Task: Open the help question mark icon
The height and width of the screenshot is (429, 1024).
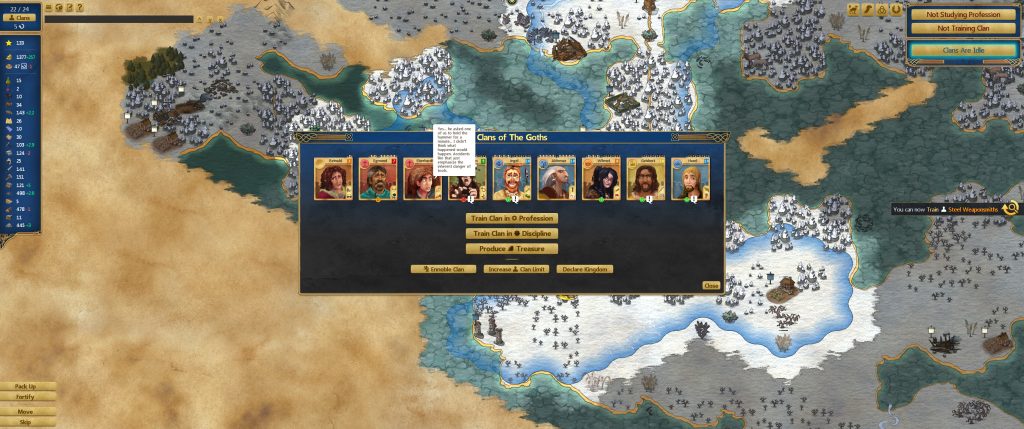Action: click(x=79, y=7)
